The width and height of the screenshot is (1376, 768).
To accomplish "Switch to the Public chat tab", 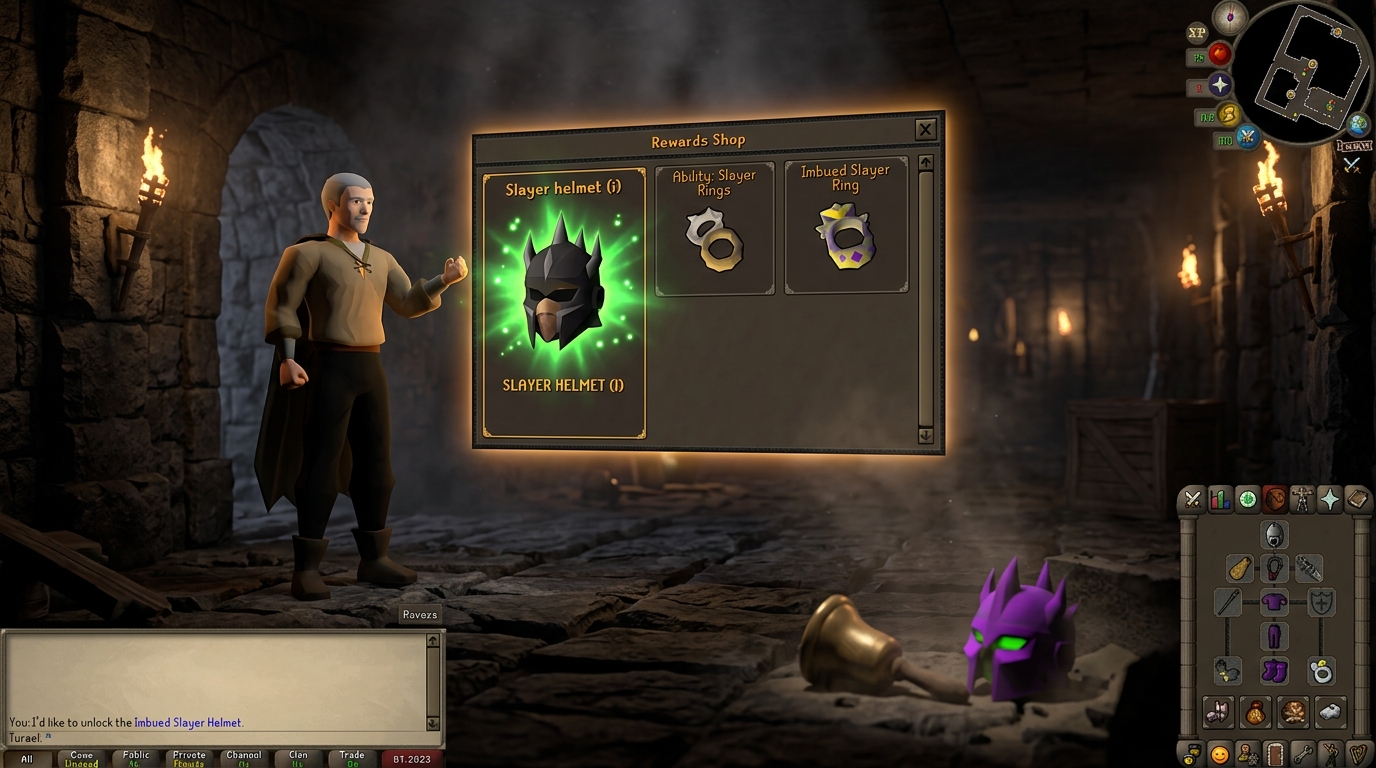I will click(x=134, y=757).
